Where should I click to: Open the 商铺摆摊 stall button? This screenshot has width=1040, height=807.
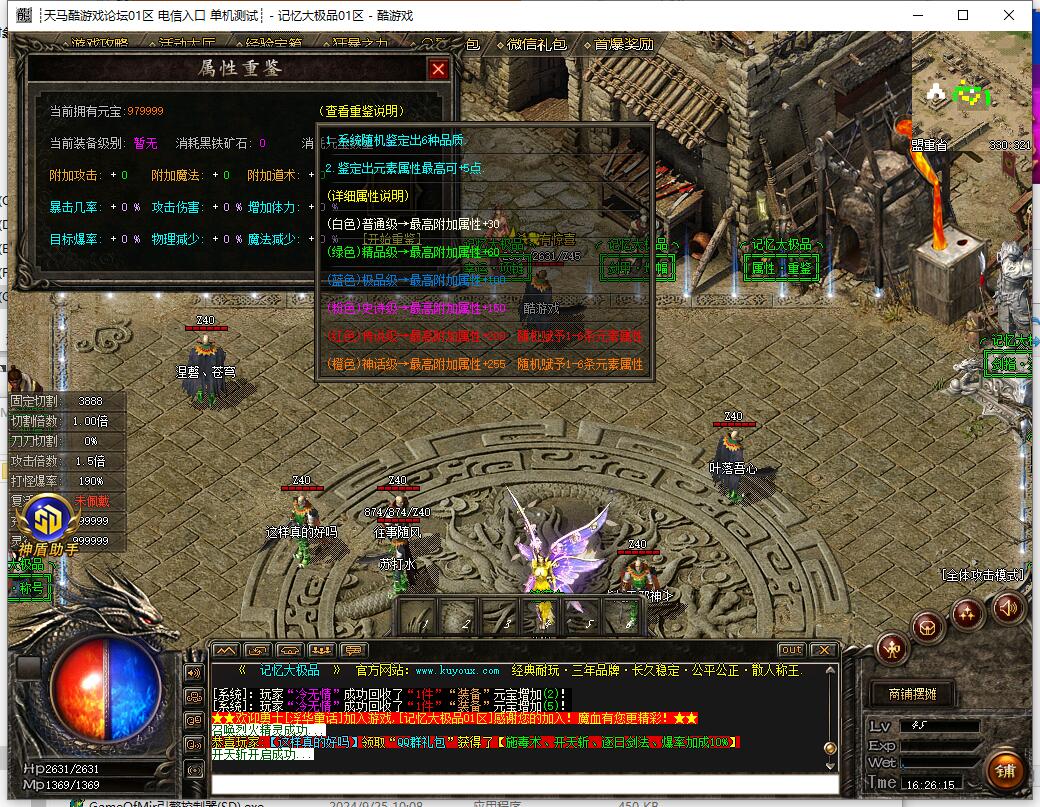coord(906,693)
